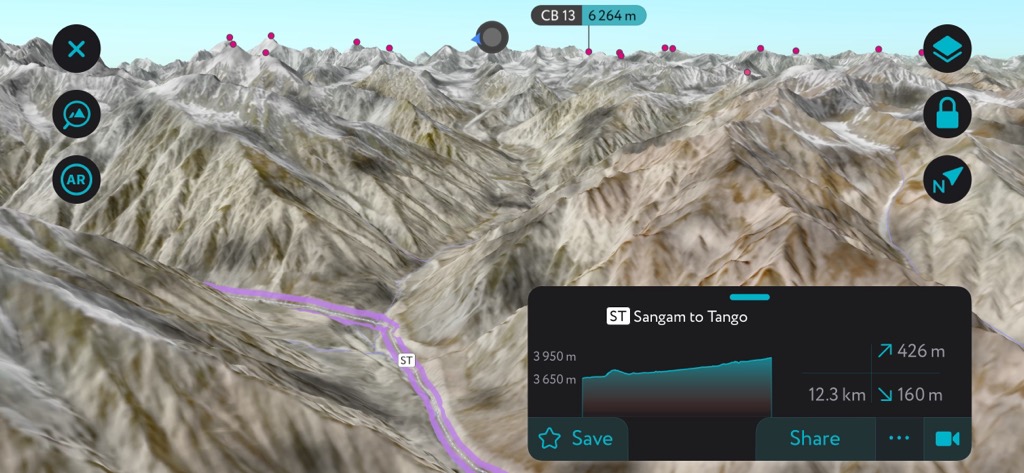
Task: Close the 3D map view
Action: point(77,48)
